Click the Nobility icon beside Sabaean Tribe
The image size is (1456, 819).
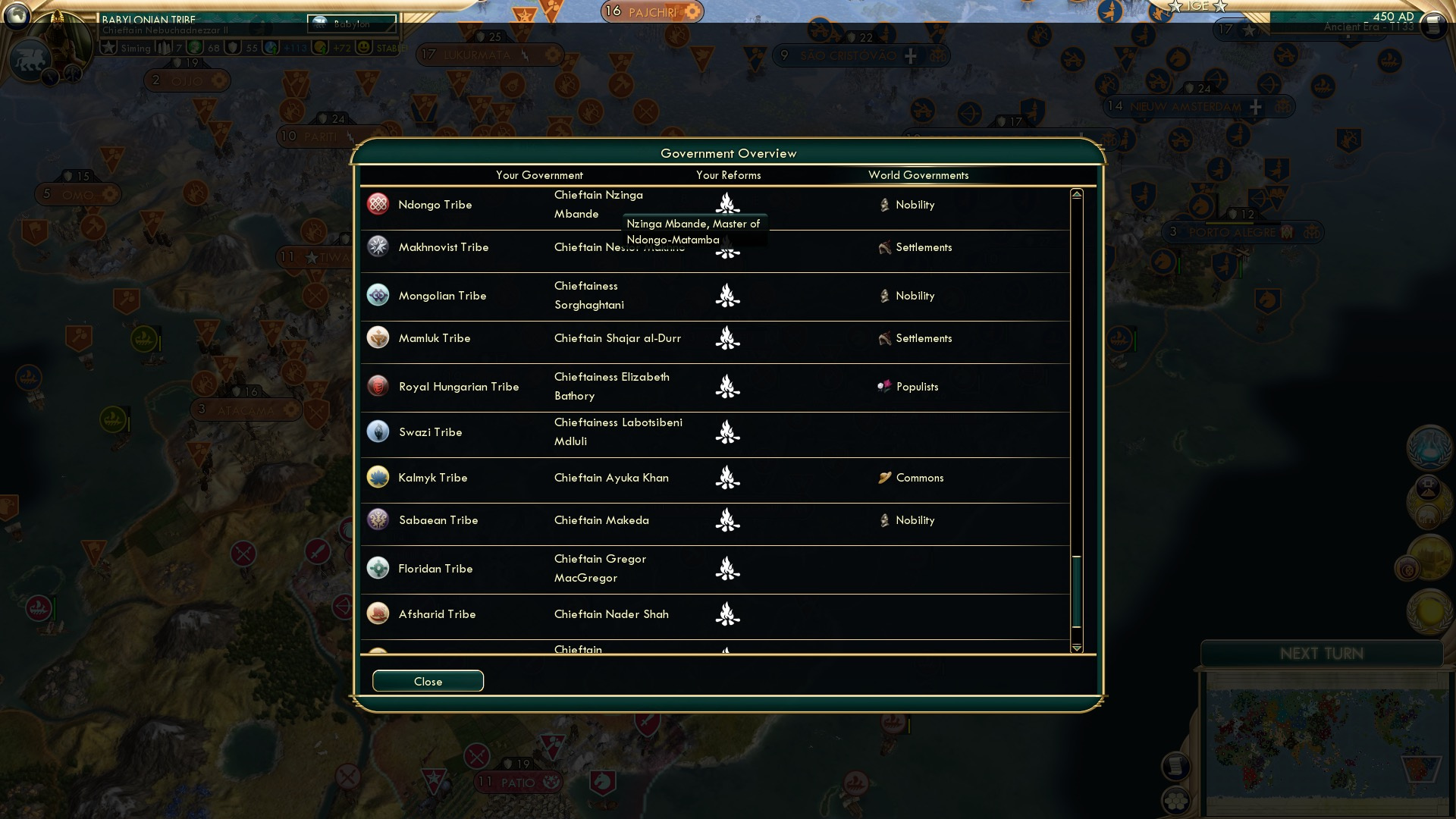883,520
